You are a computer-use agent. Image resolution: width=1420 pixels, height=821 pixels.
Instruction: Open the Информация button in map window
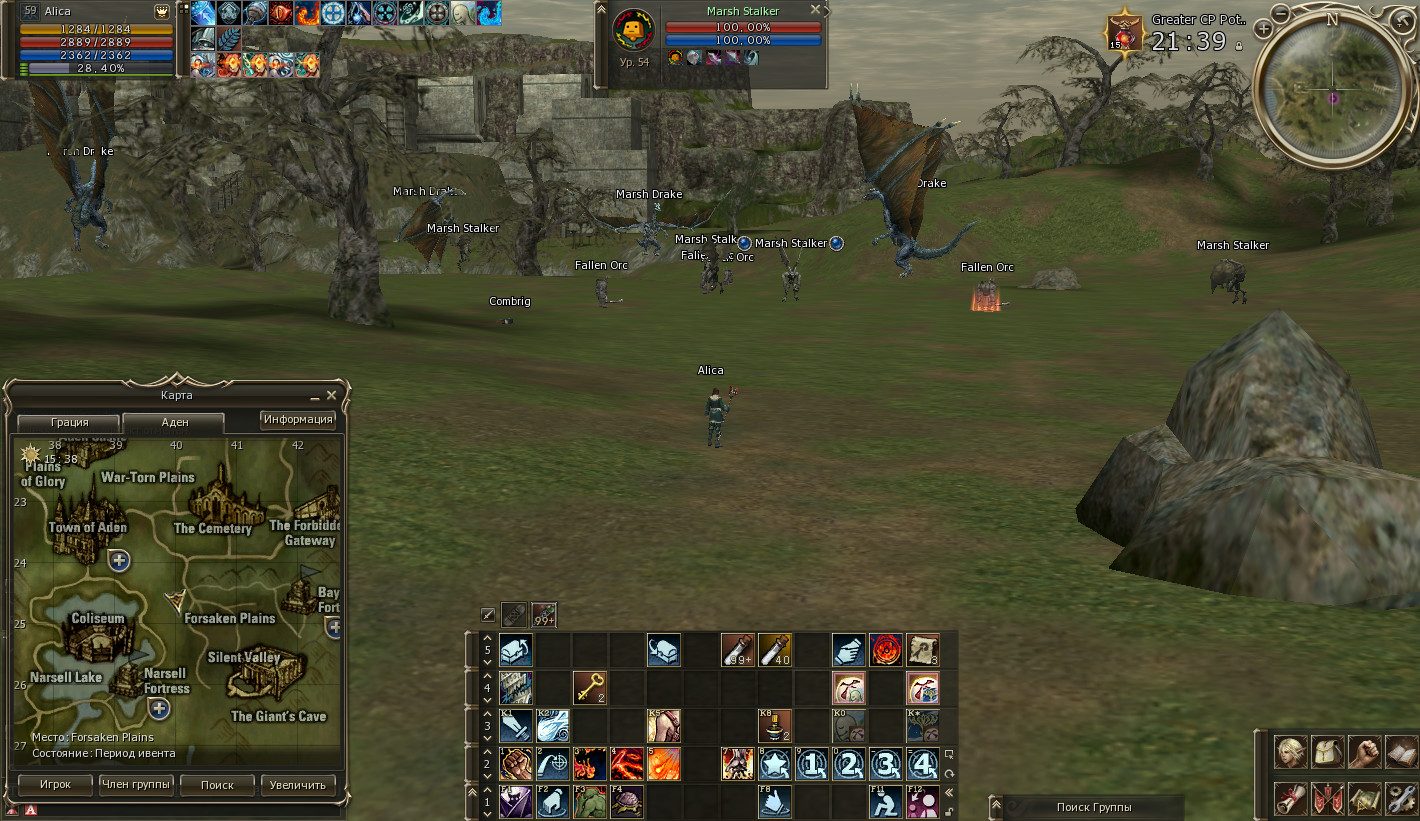point(298,419)
